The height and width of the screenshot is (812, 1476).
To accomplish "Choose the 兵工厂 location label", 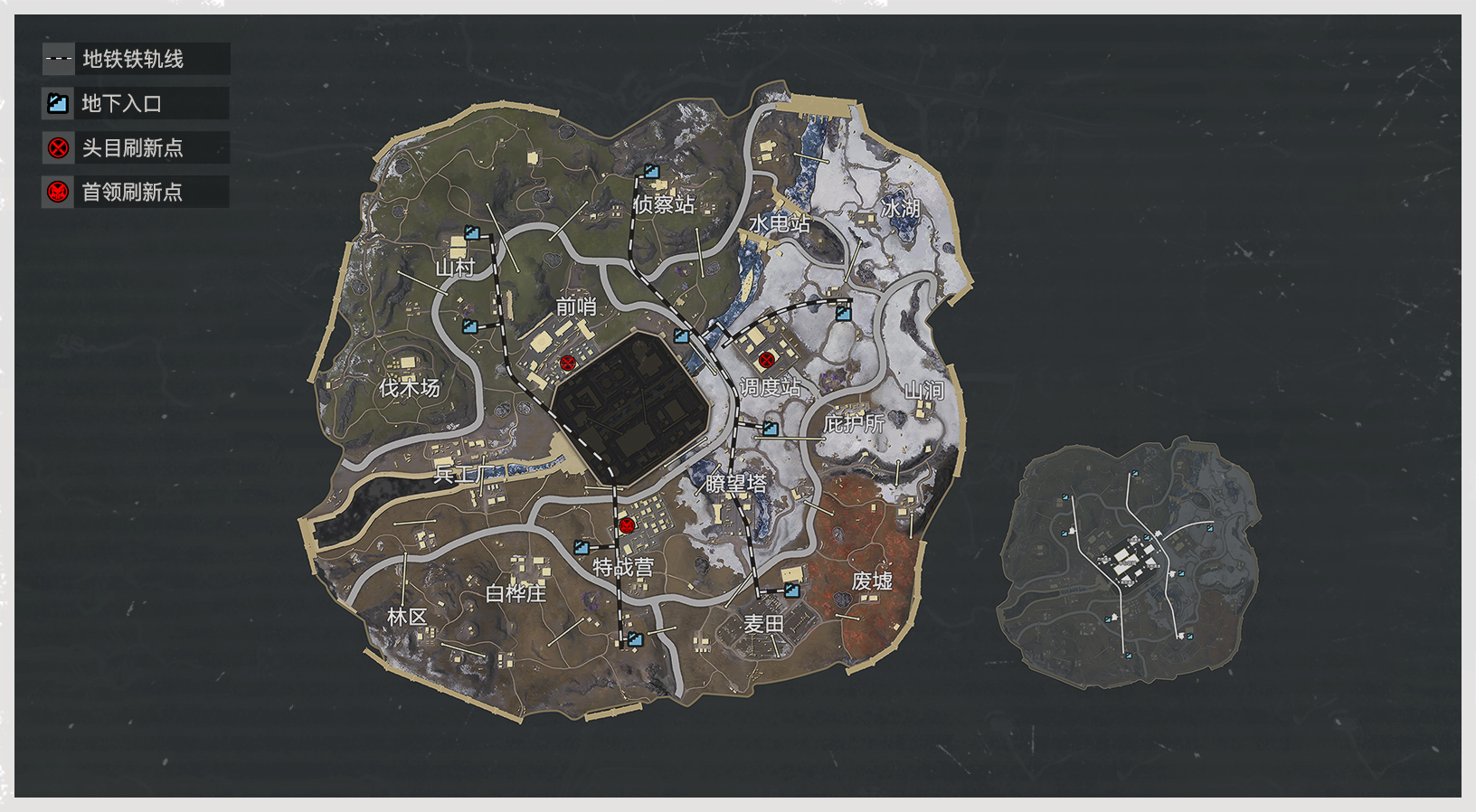I will 459,472.
